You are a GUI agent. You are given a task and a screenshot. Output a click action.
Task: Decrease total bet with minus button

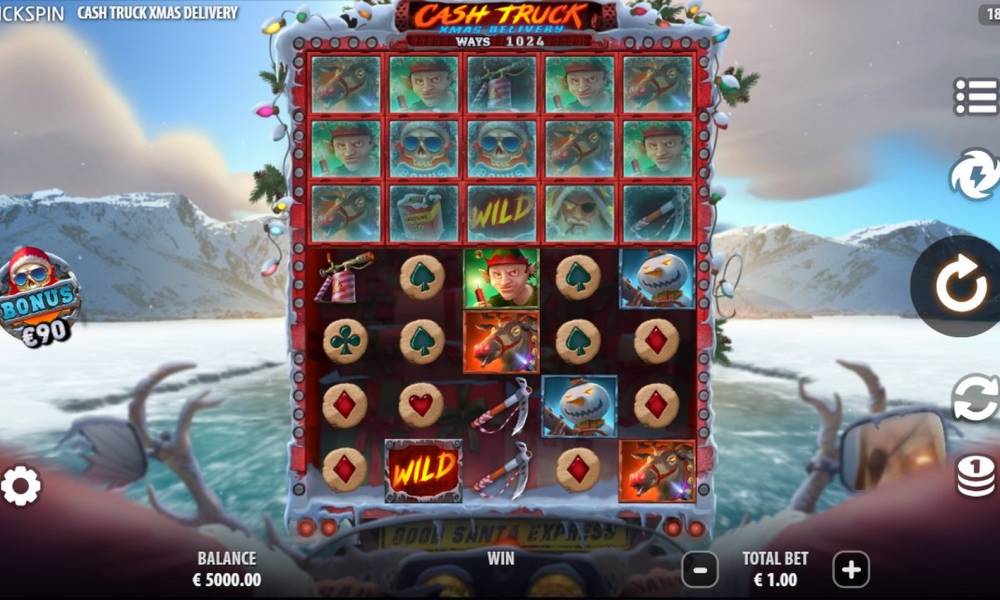pyautogui.click(x=700, y=570)
